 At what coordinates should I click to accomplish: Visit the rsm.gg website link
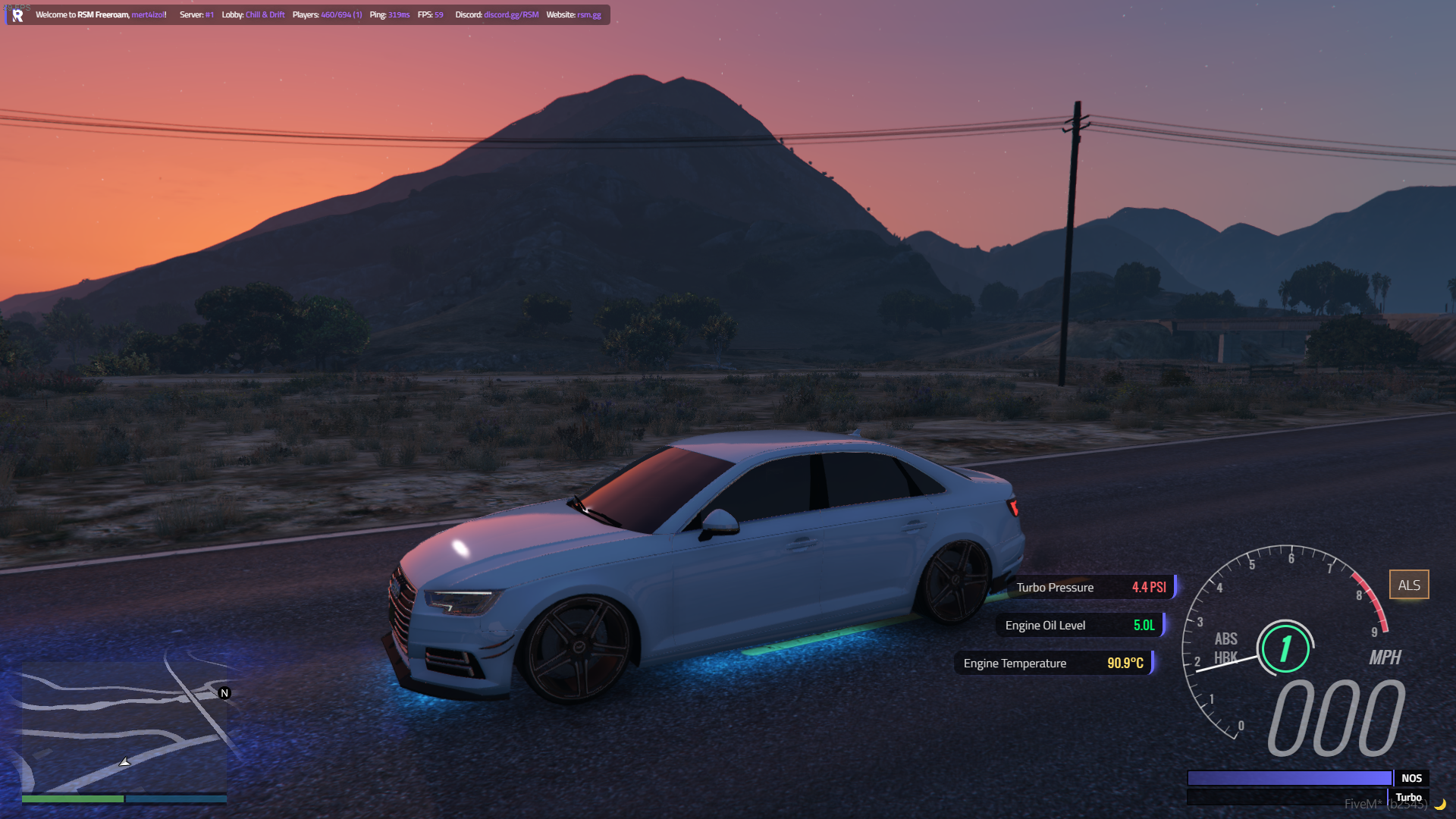coord(589,15)
